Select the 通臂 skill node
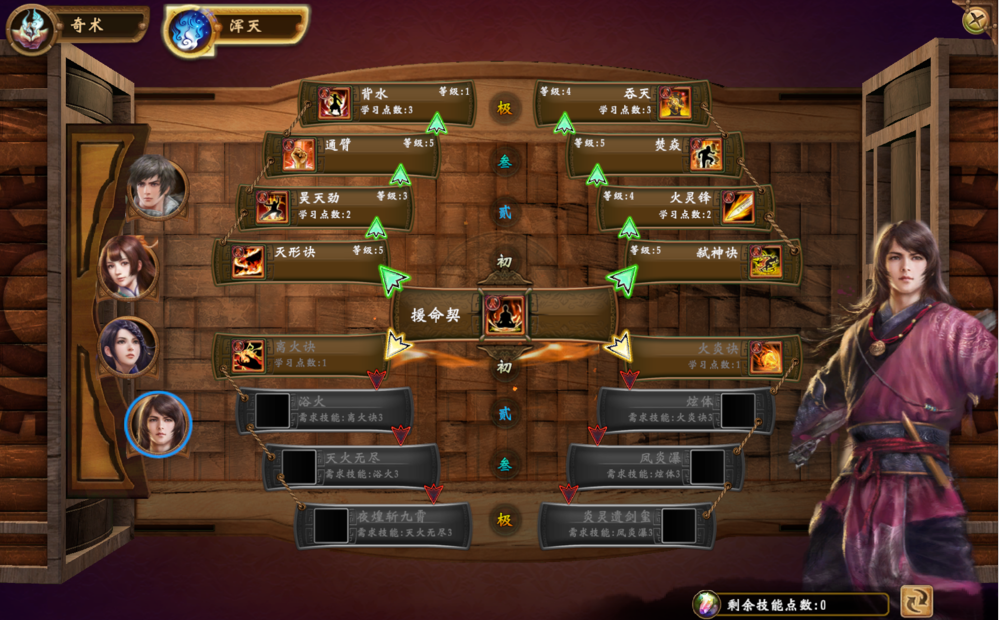Viewport: 1002px width, 620px height. coord(351,154)
